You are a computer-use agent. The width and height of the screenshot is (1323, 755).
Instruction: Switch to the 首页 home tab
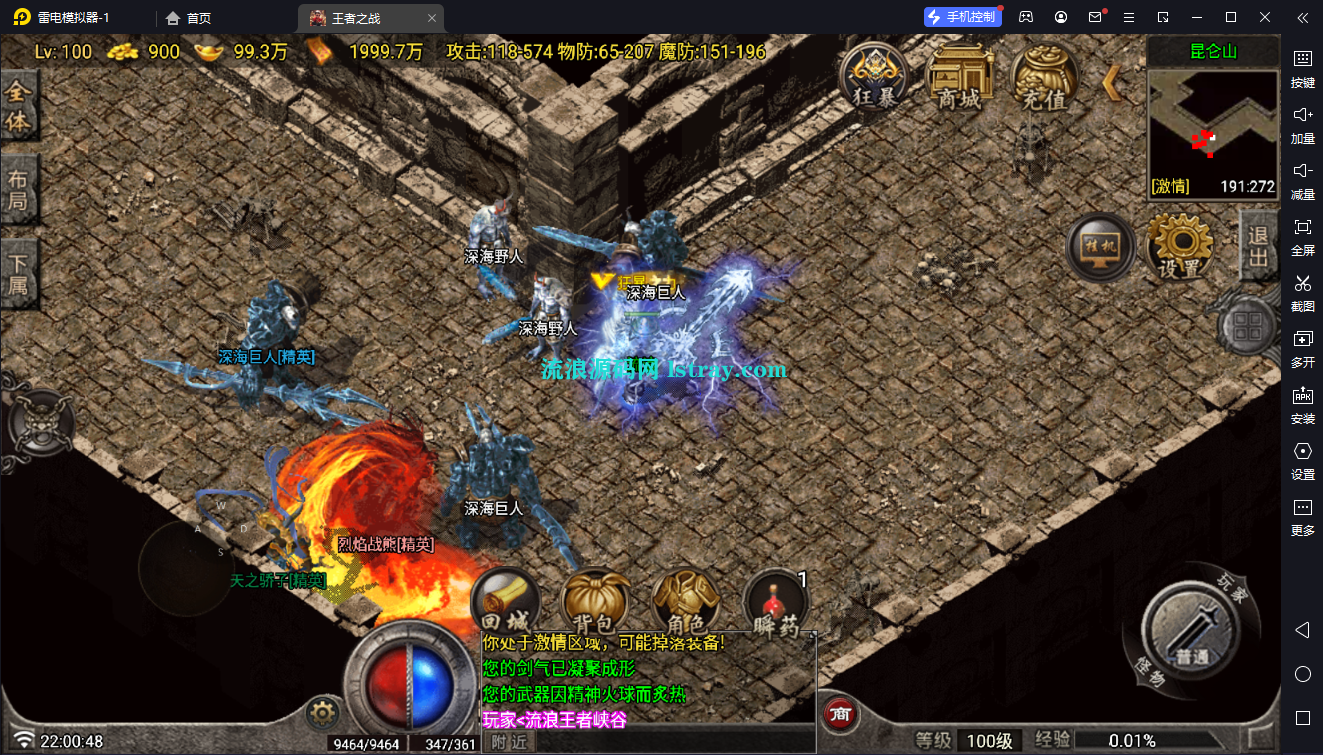point(189,17)
